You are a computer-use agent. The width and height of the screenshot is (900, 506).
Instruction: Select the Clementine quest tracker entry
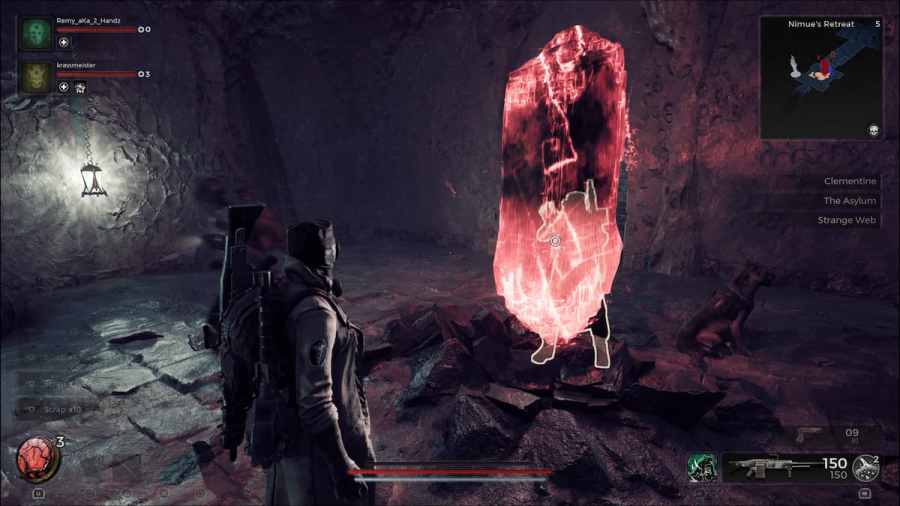coord(849,181)
